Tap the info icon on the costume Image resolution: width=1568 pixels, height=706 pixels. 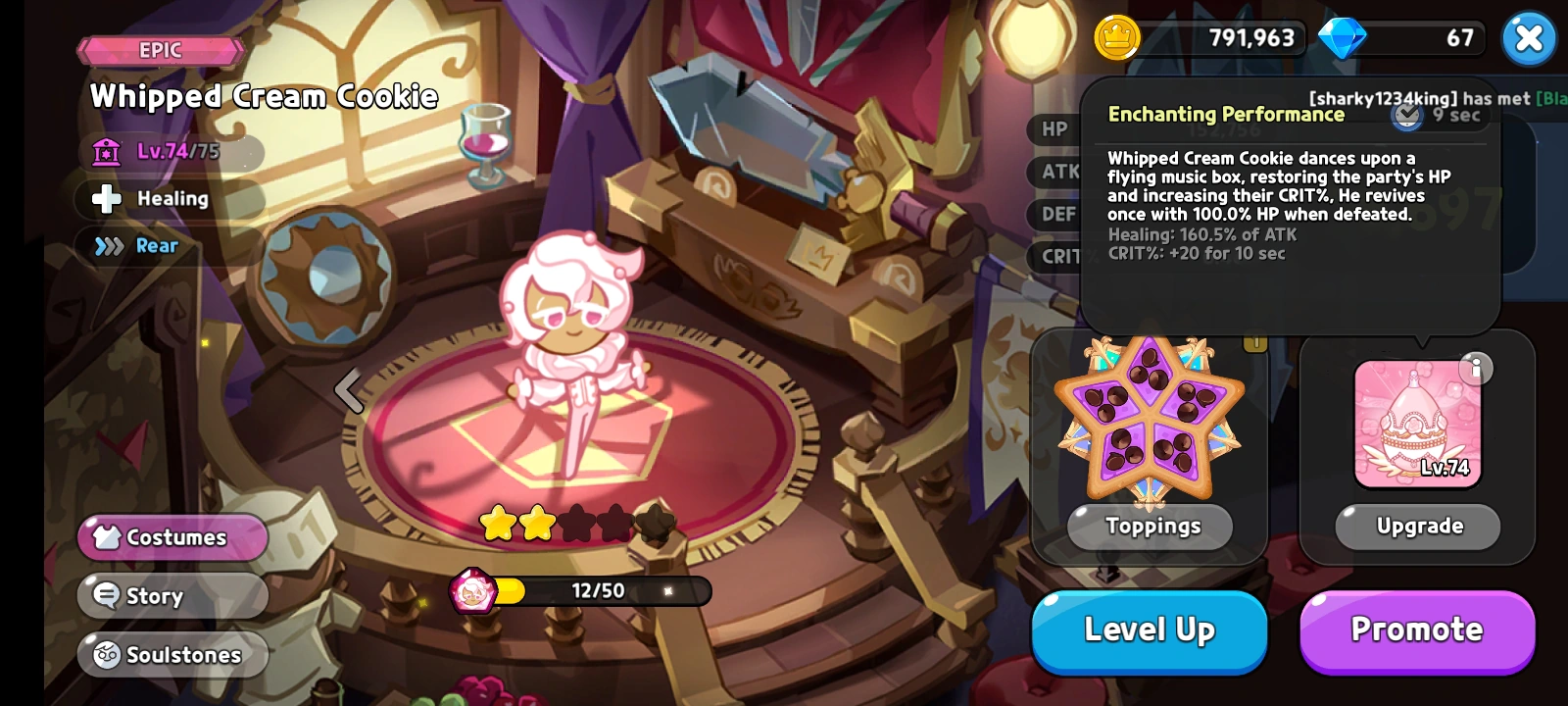pos(1477,369)
